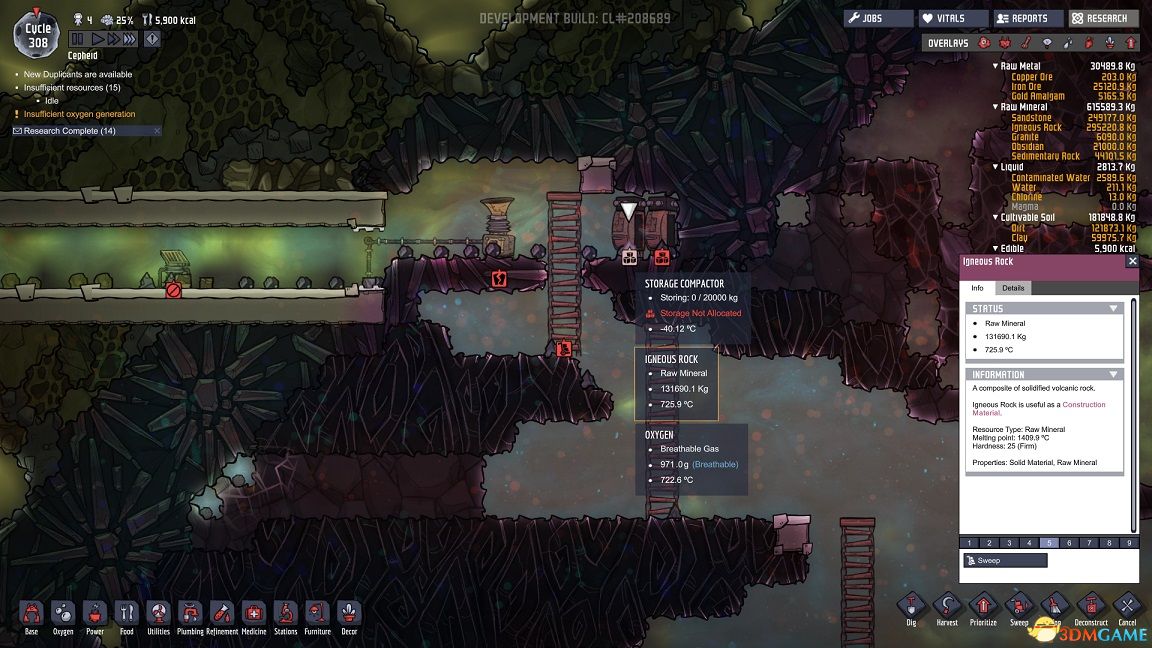Open the Jobs panel
Screen dimensions: 1152x648
coord(879,18)
